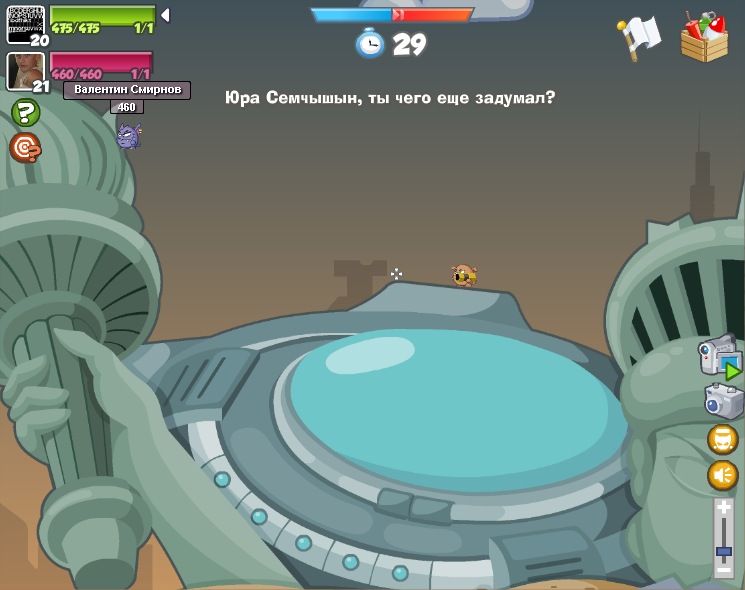Click the blue zoom slider handle
Image resolution: width=745 pixels, height=590 pixels.
pos(723,551)
